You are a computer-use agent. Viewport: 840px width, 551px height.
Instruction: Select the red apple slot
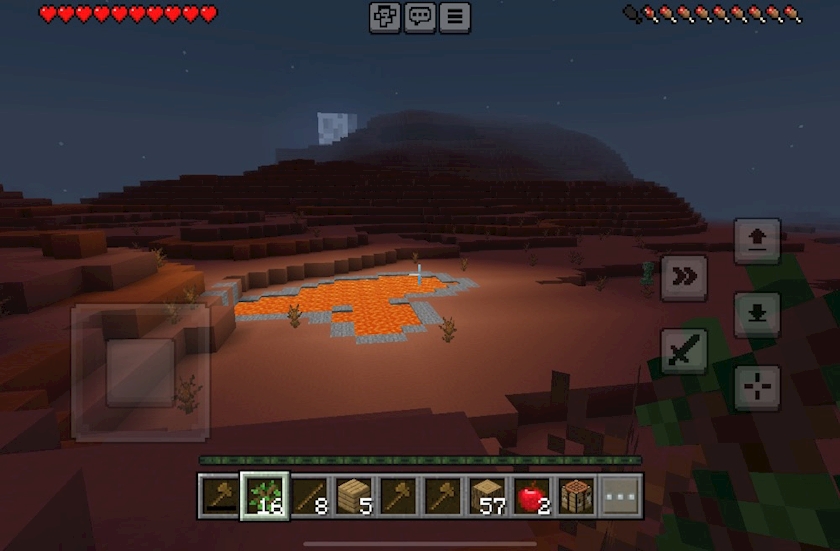coord(532,495)
